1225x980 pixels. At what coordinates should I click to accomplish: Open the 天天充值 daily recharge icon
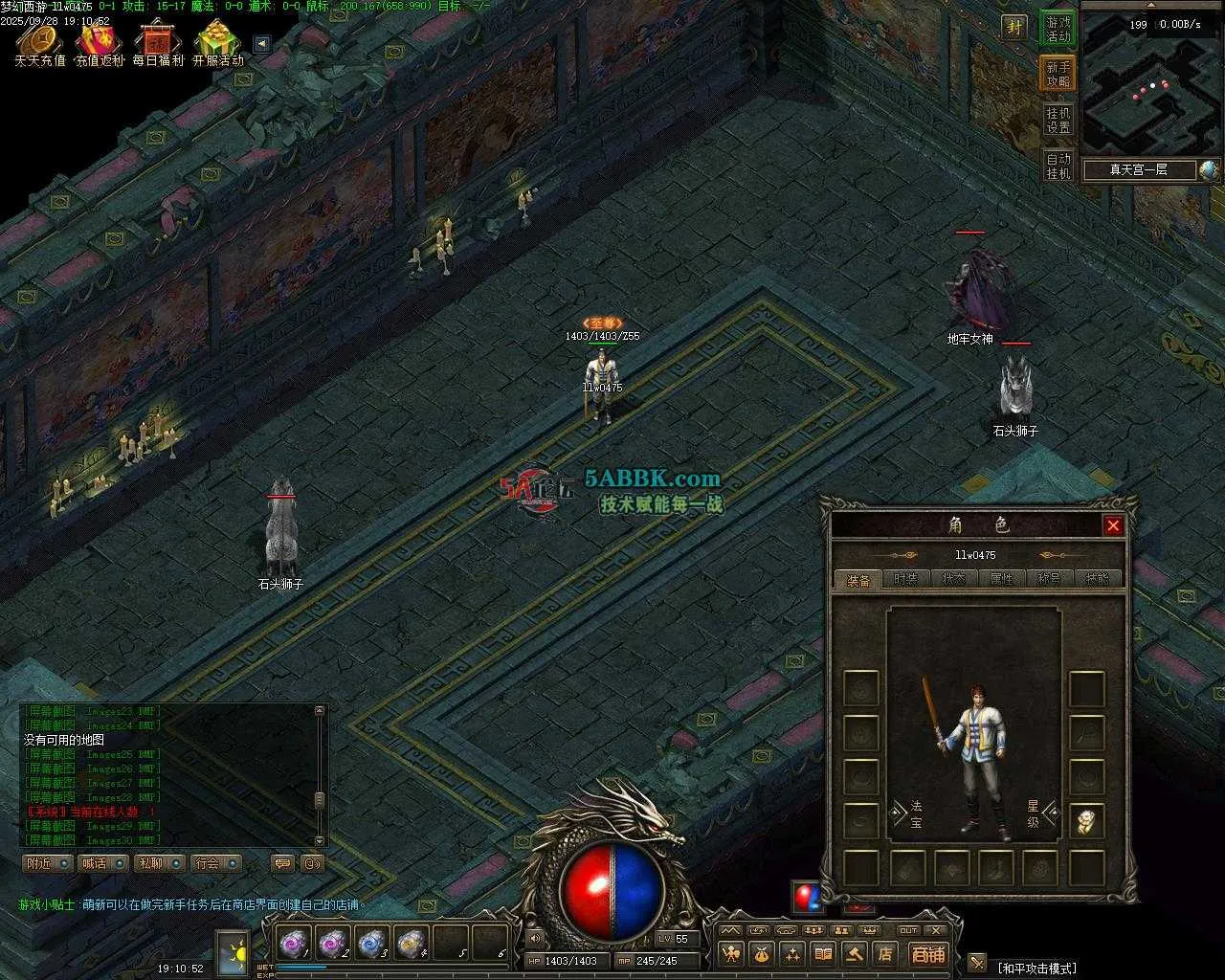tap(40, 43)
